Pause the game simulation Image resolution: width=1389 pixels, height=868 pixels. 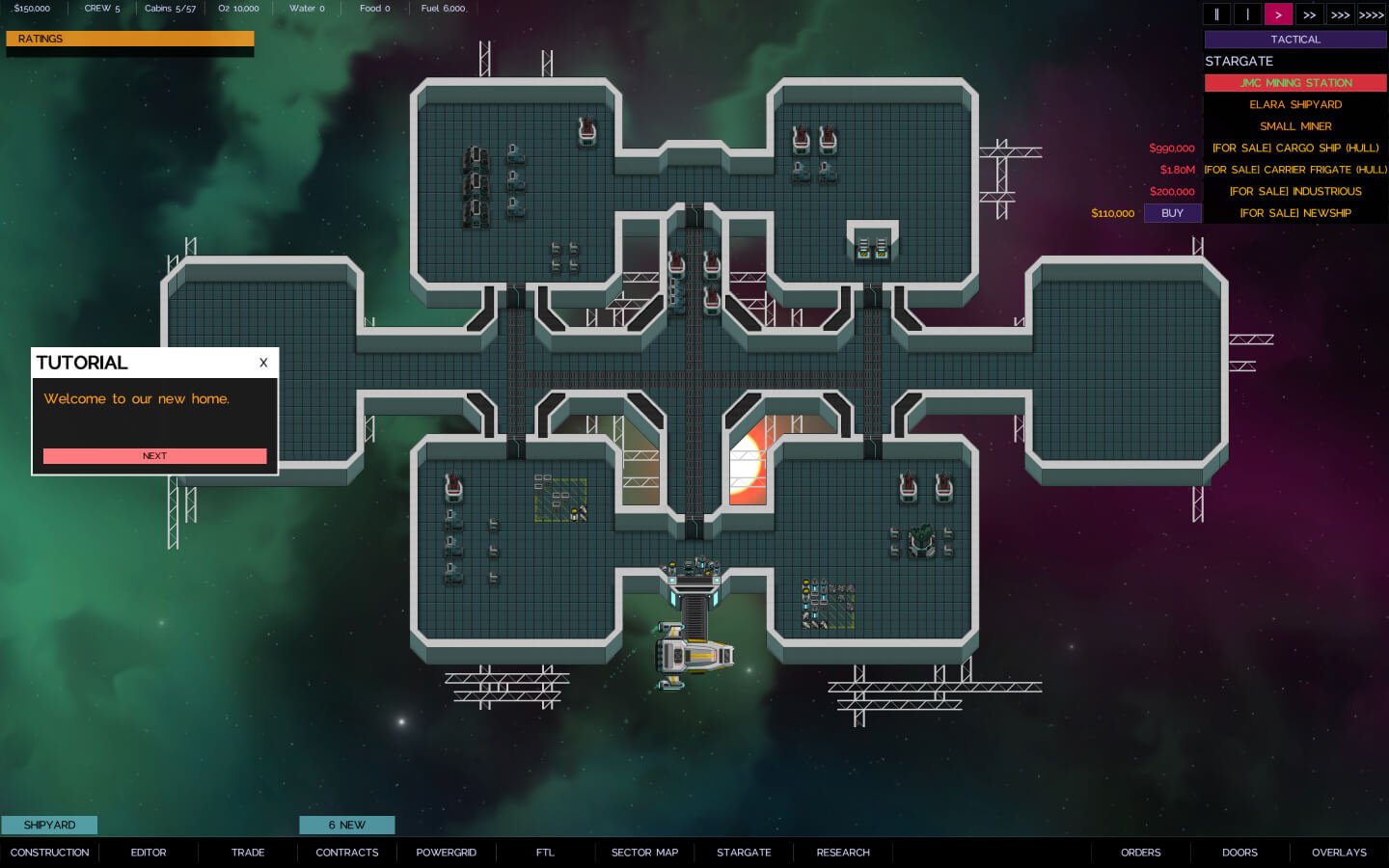1216,14
